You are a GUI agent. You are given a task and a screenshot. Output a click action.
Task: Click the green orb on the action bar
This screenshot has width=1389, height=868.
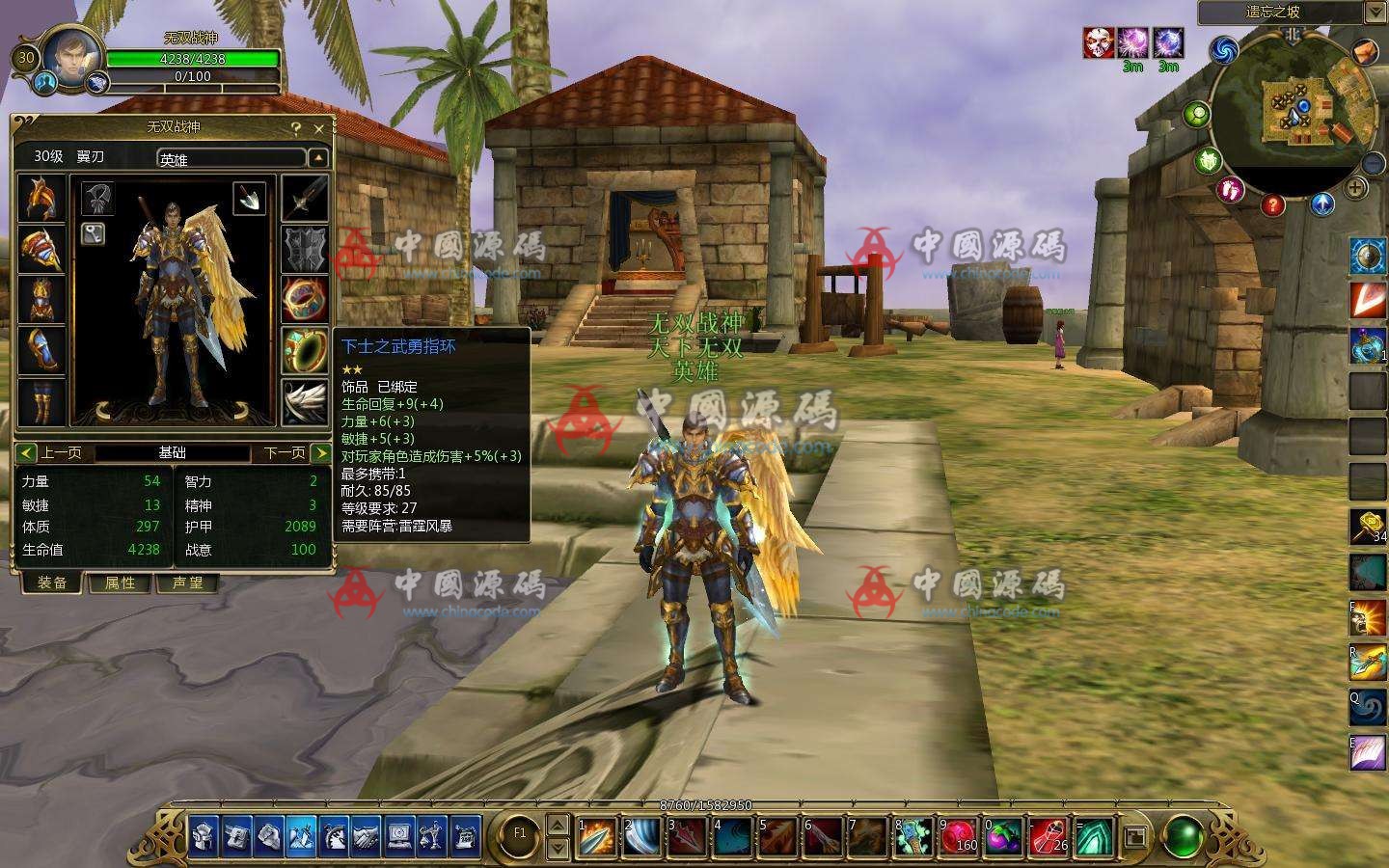(1184, 835)
